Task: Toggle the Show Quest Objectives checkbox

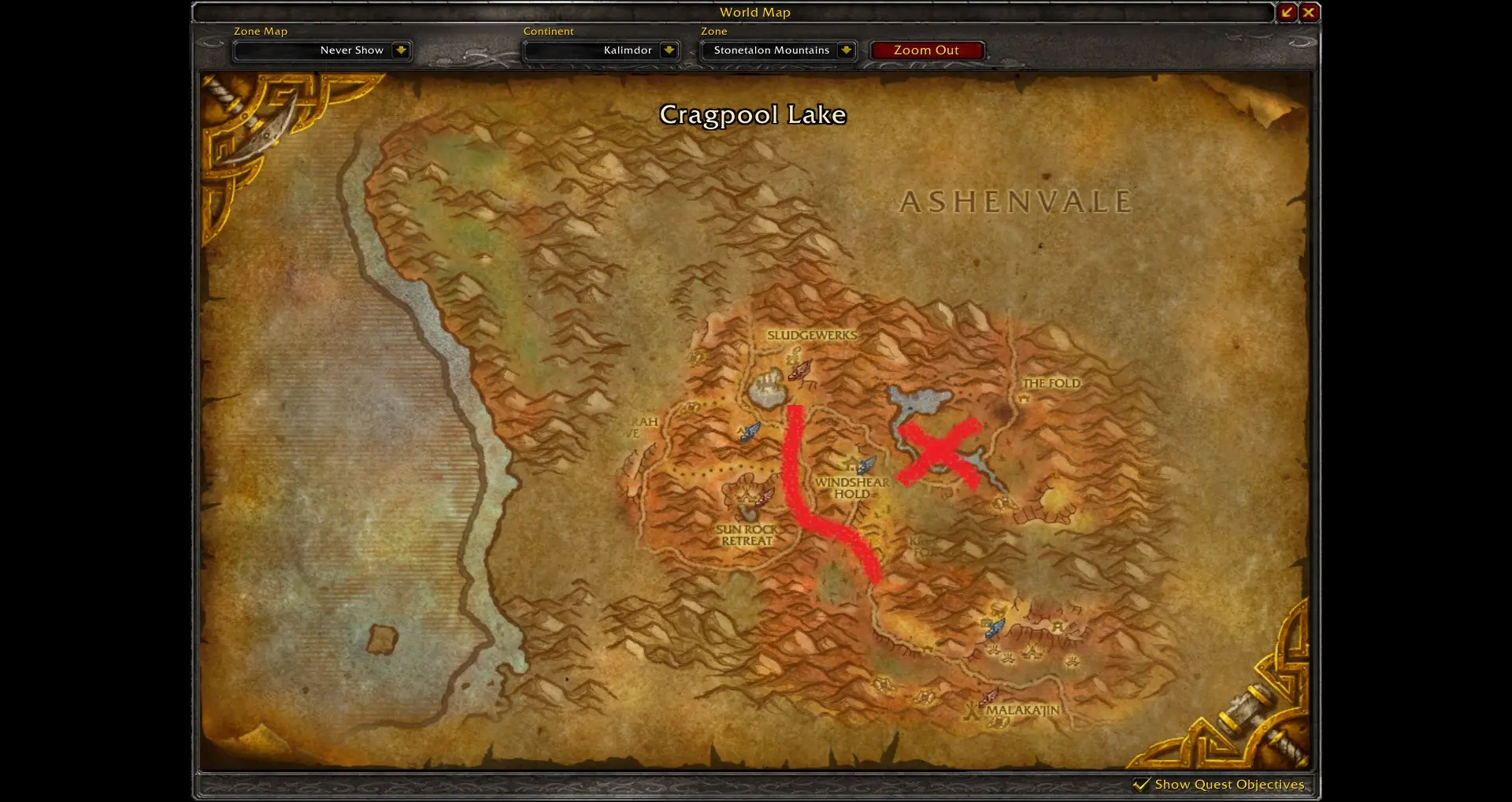Action: click(1141, 784)
